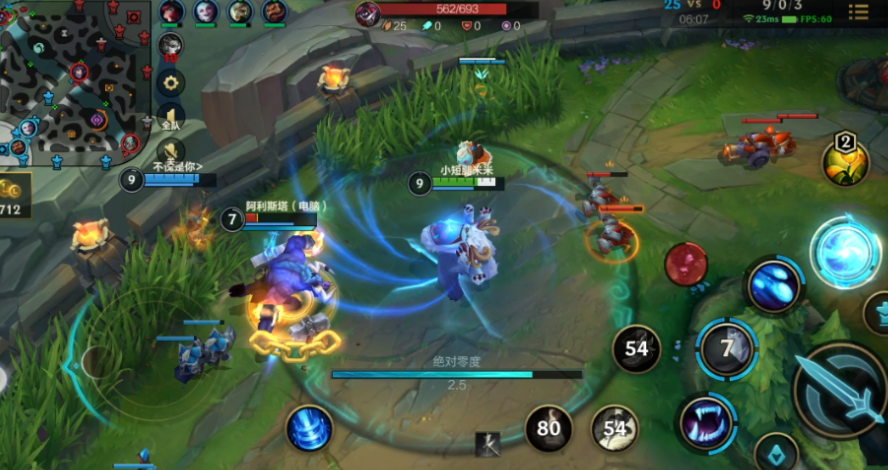Select the red-haired ally portrait
This screenshot has width=888, height=470.
click(171, 11)
